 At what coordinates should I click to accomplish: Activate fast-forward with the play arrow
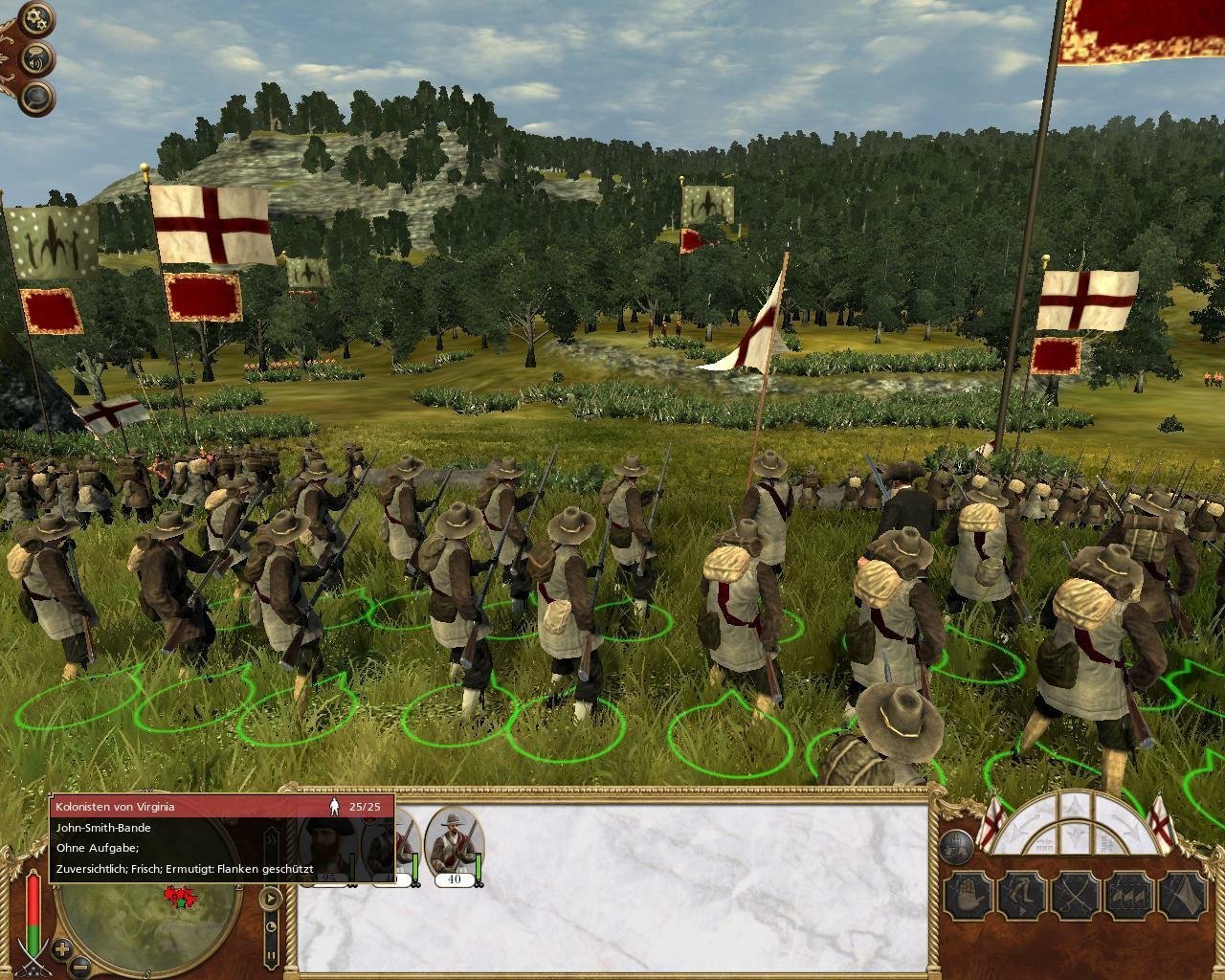click(x=270, y=898)
